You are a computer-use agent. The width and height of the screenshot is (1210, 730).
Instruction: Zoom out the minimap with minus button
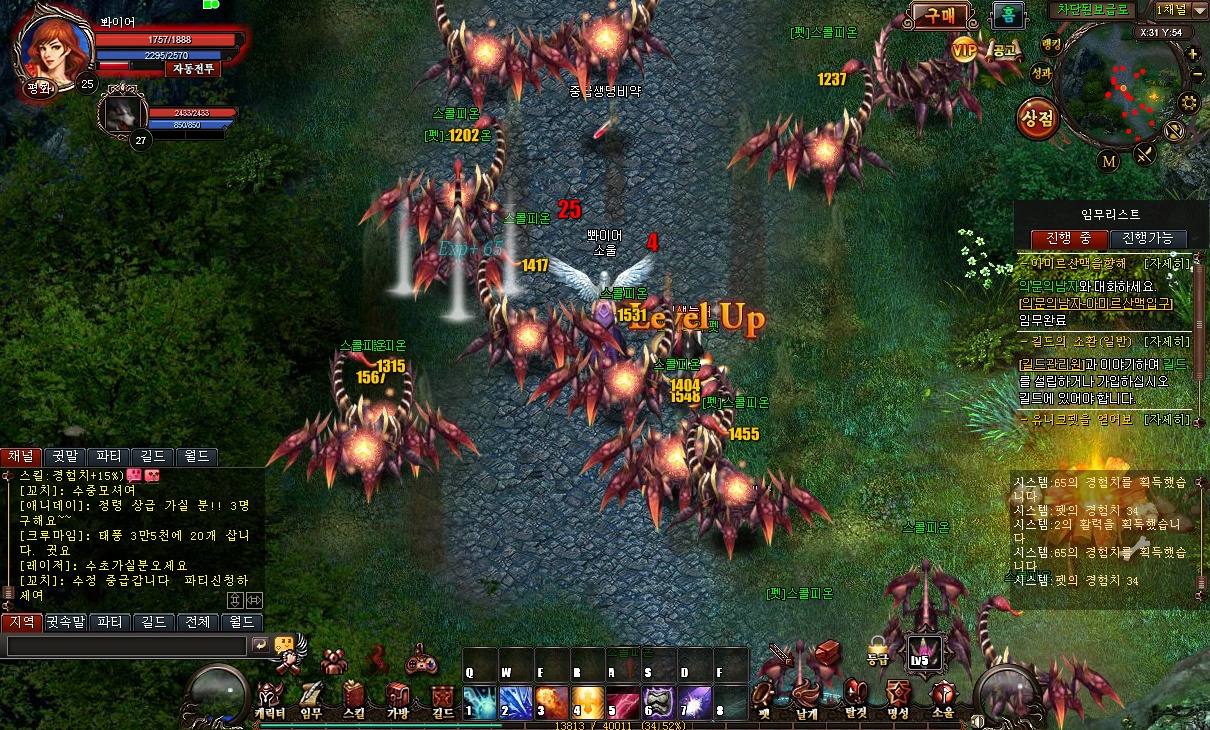(1196, 75)
